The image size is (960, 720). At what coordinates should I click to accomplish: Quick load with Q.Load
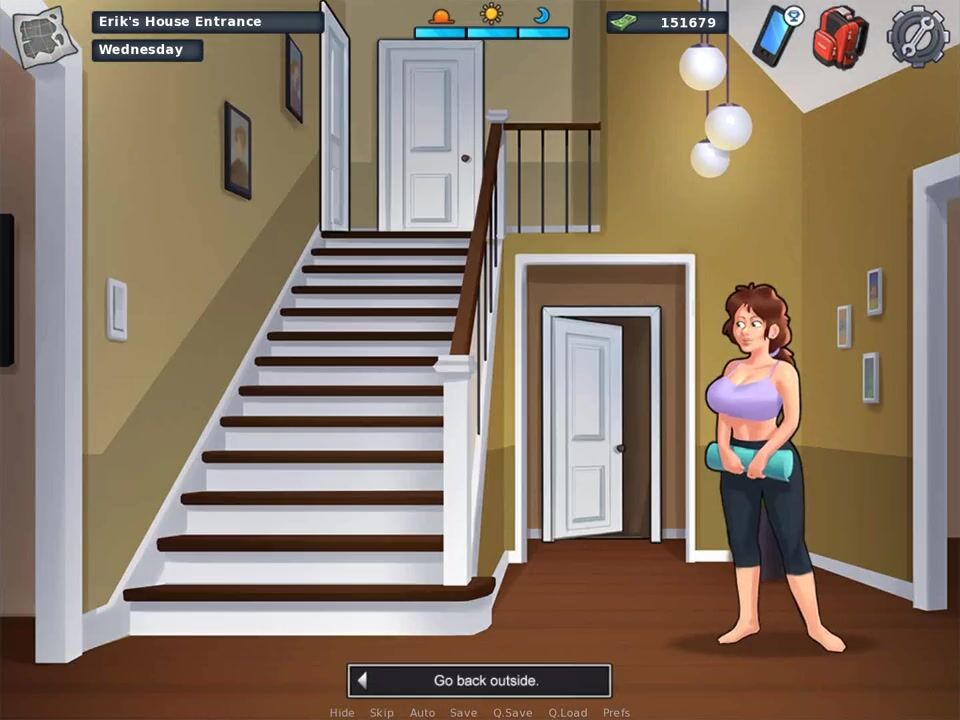click(x=567, y=713)
